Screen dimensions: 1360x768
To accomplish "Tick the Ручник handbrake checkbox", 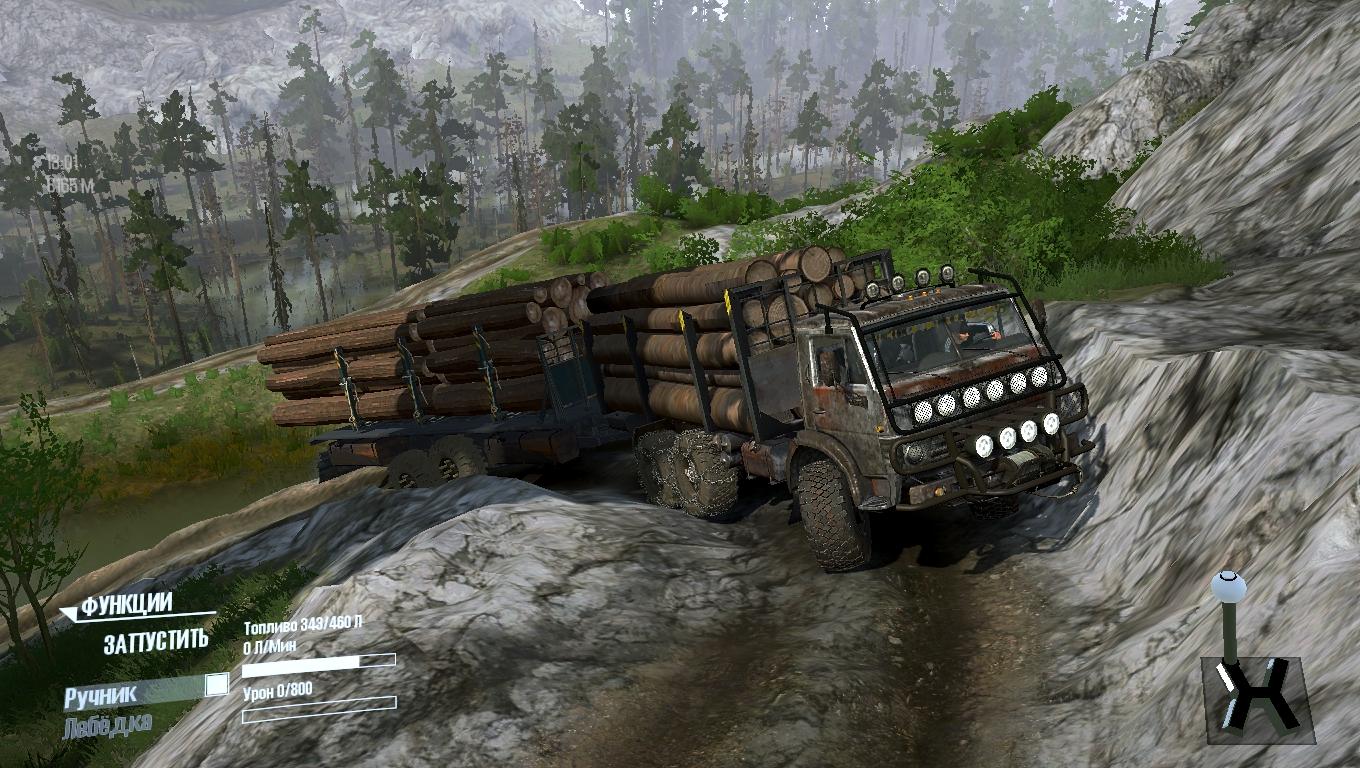I will tap(216, 685).
